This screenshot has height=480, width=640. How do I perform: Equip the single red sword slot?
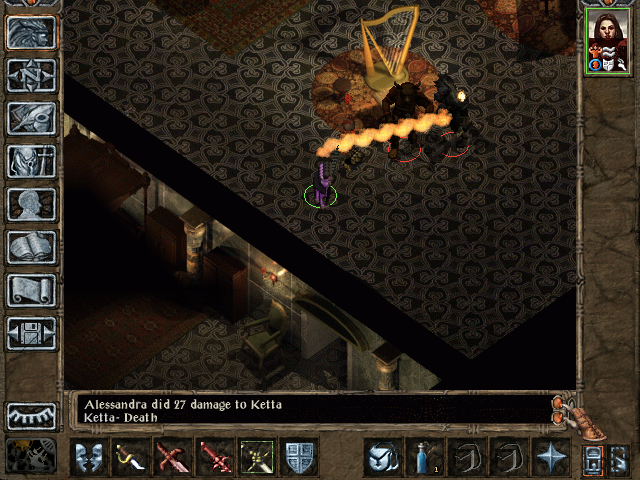(x=215, y=457)
